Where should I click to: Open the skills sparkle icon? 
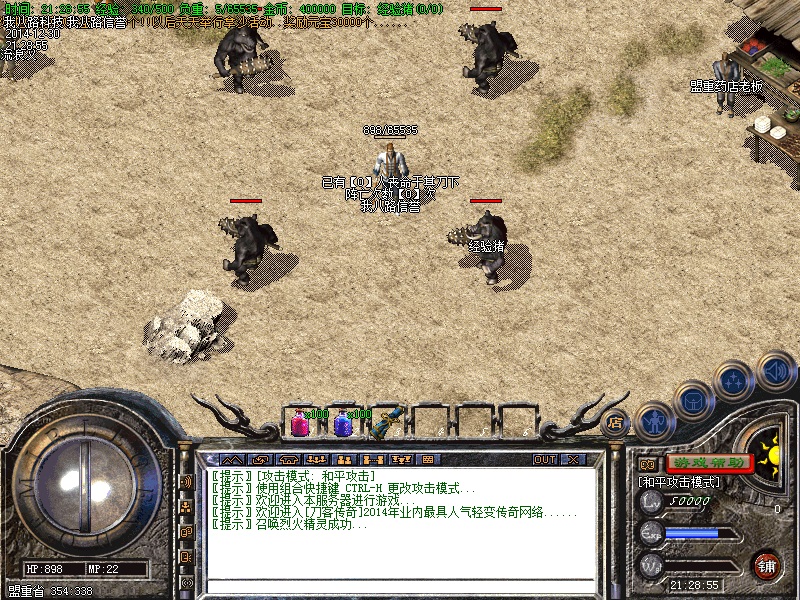[x=735, y=381]
